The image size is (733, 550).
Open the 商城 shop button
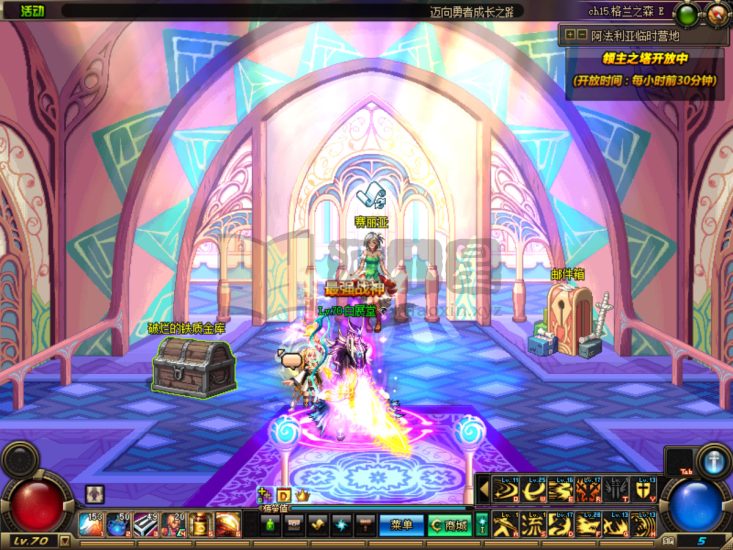pyautogui.click(x=450, y=524)
